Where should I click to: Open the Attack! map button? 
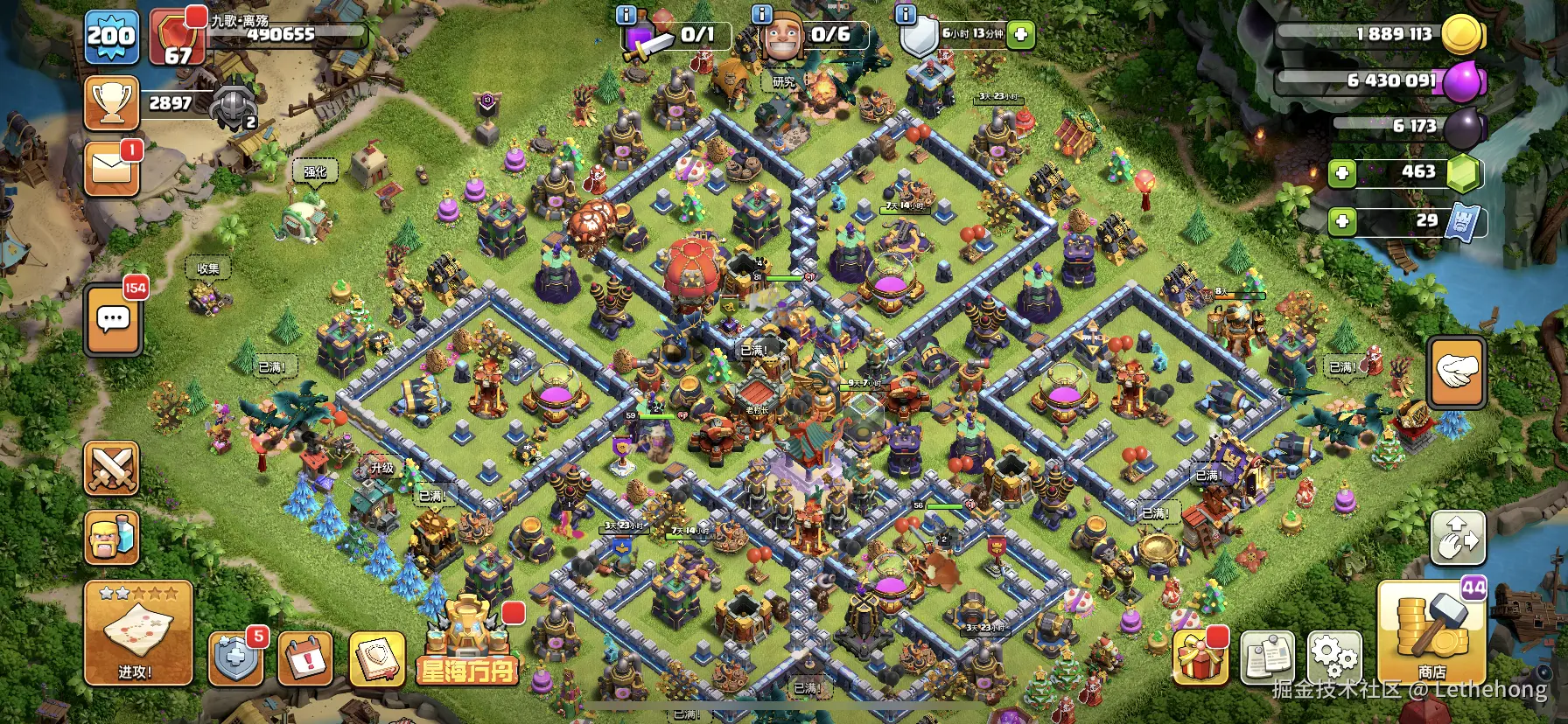point(137,633)
